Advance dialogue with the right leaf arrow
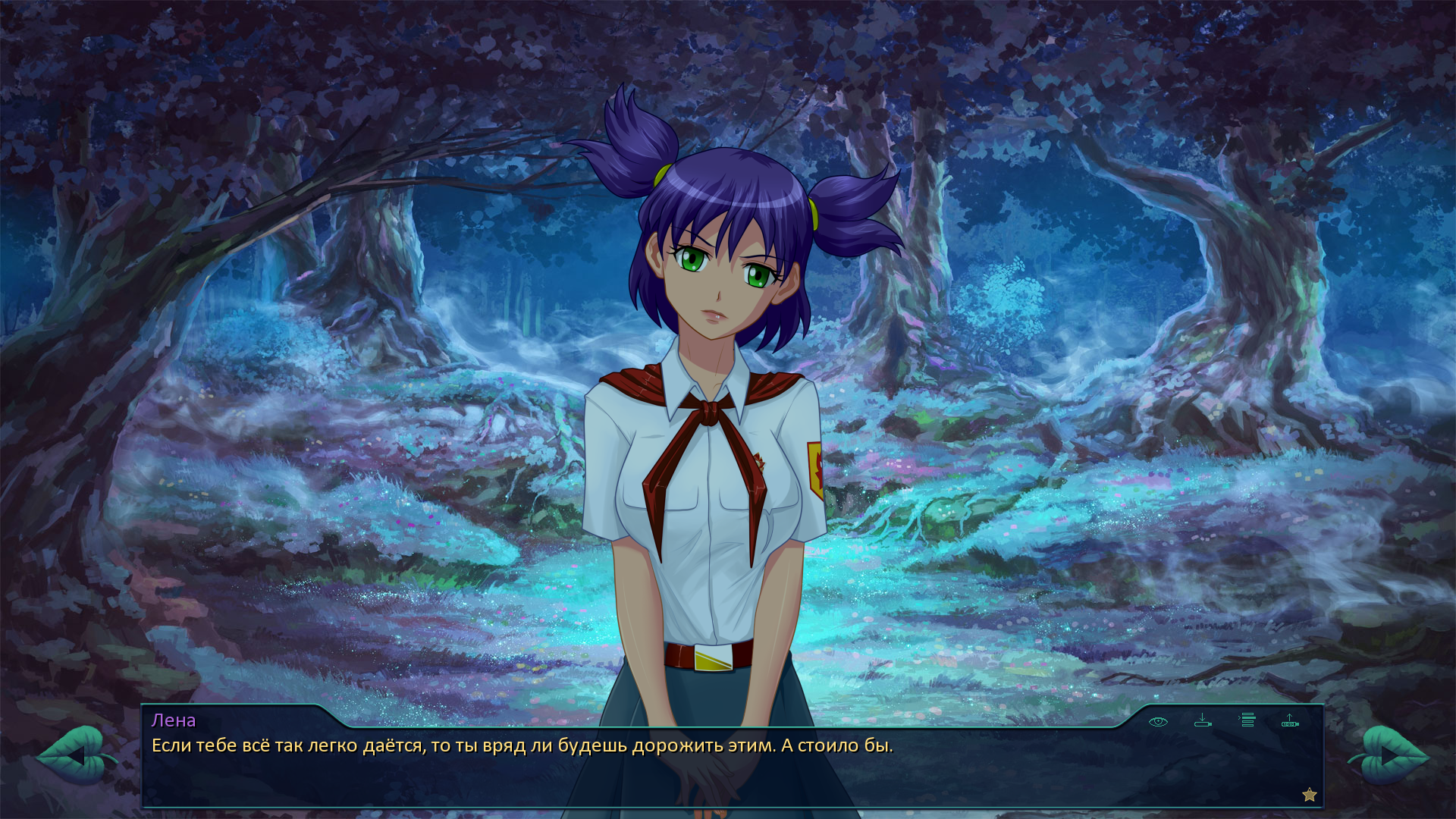Image resolution: width=1456 pixels, height=819 pixels. click(x=1389, y=755)
